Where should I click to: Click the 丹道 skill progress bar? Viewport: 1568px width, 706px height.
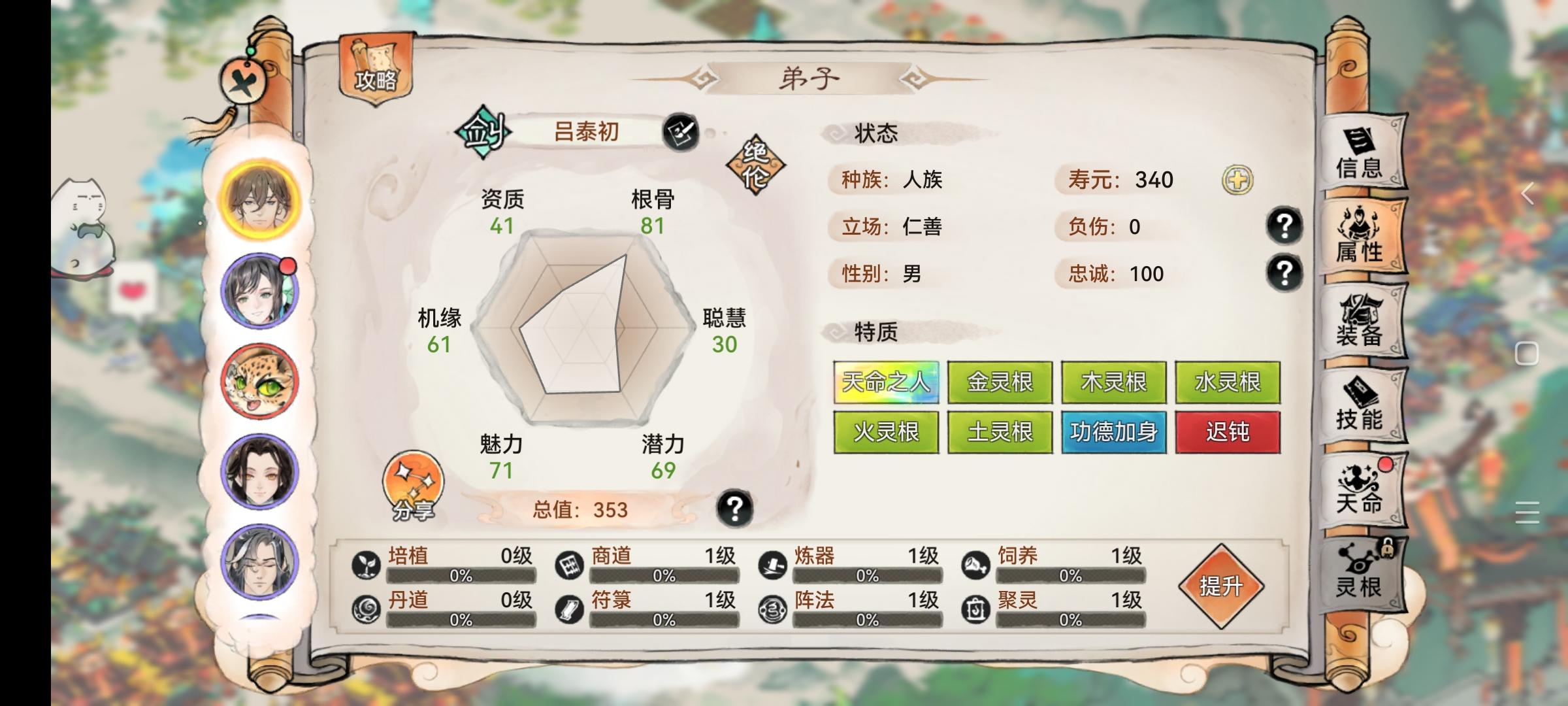click(457, 618)
